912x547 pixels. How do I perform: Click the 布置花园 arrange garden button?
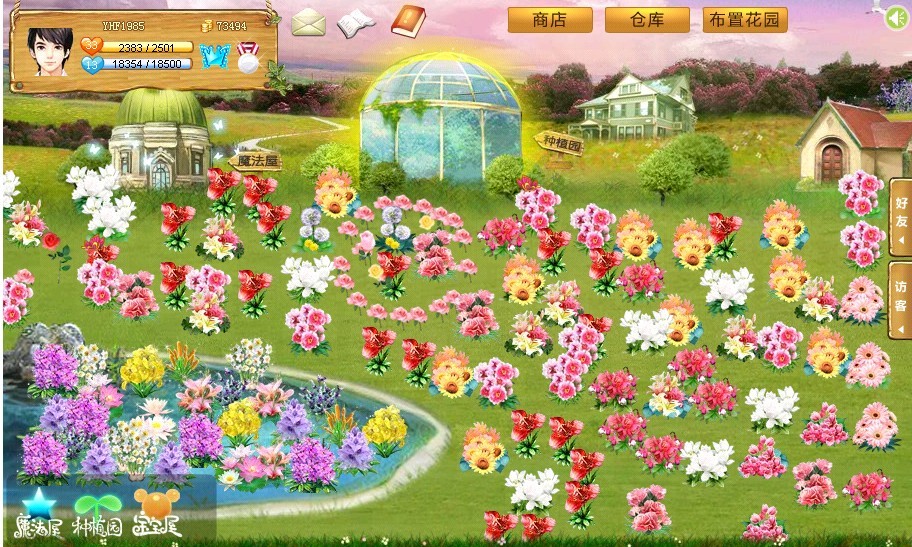coord(745,20)
